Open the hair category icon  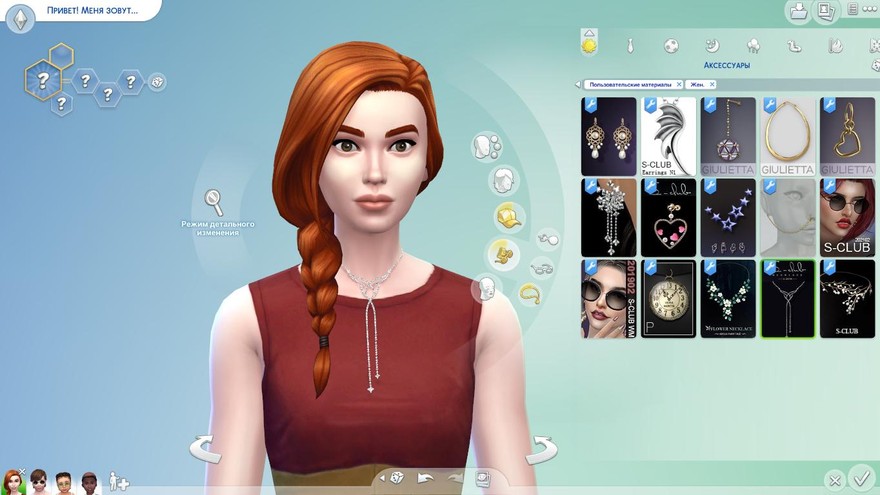coord(503,181)
